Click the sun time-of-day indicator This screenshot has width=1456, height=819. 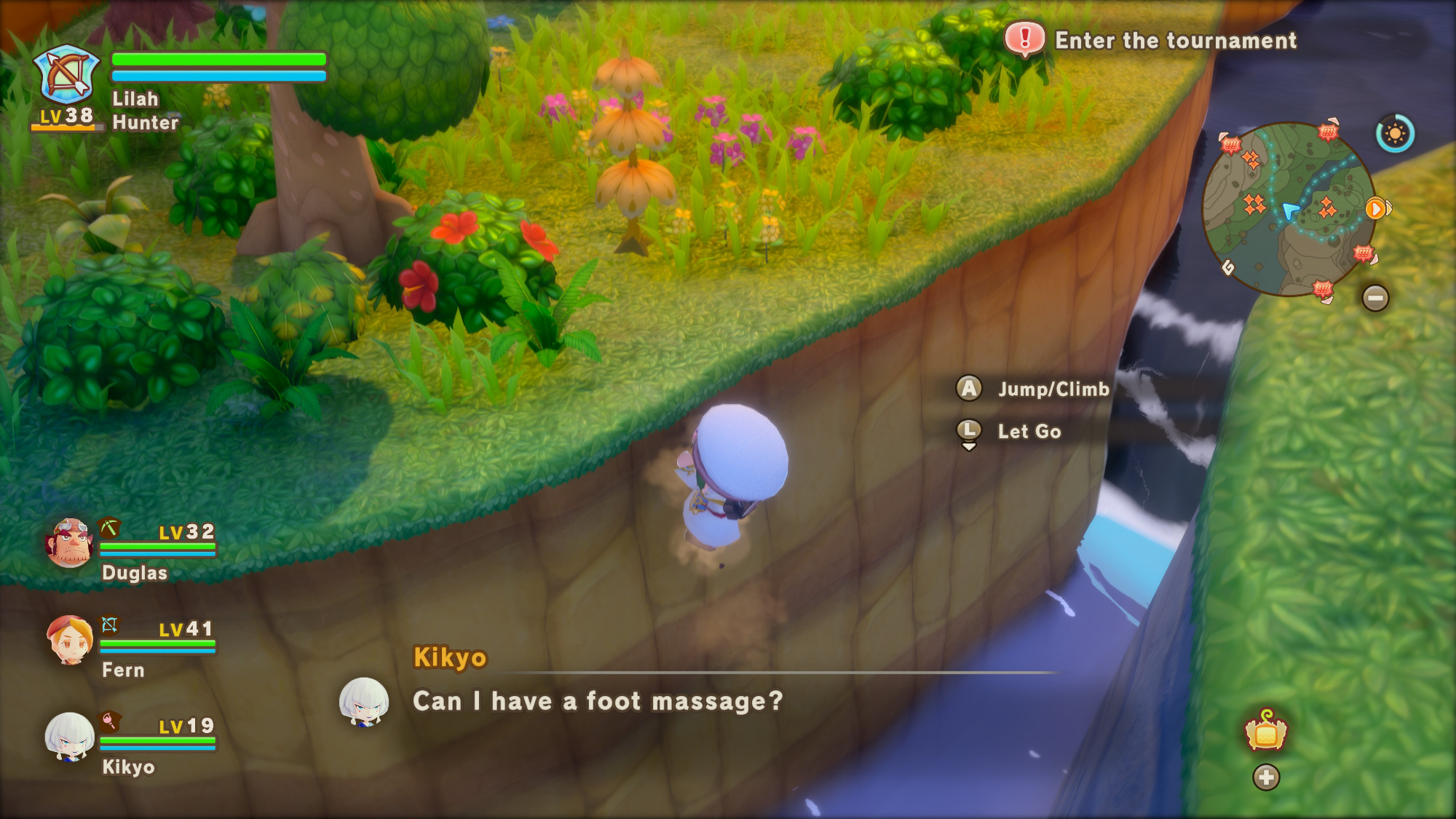[1395, 134]
